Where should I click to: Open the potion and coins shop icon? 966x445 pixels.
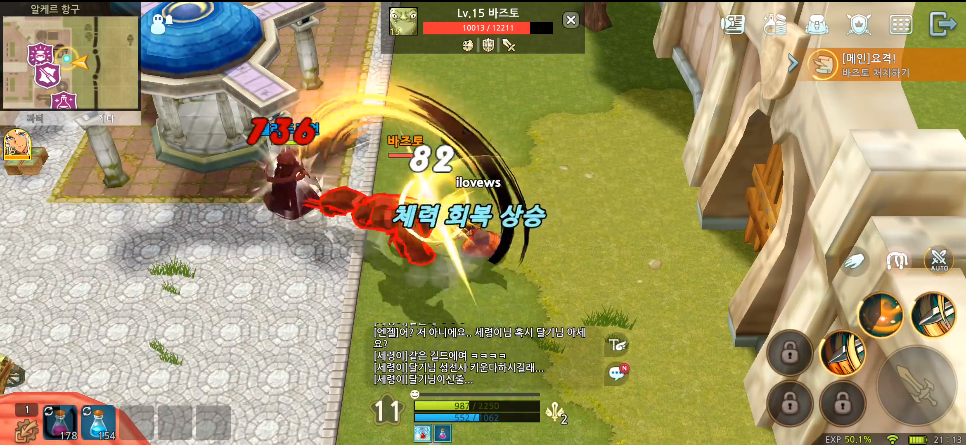[774, 24]
